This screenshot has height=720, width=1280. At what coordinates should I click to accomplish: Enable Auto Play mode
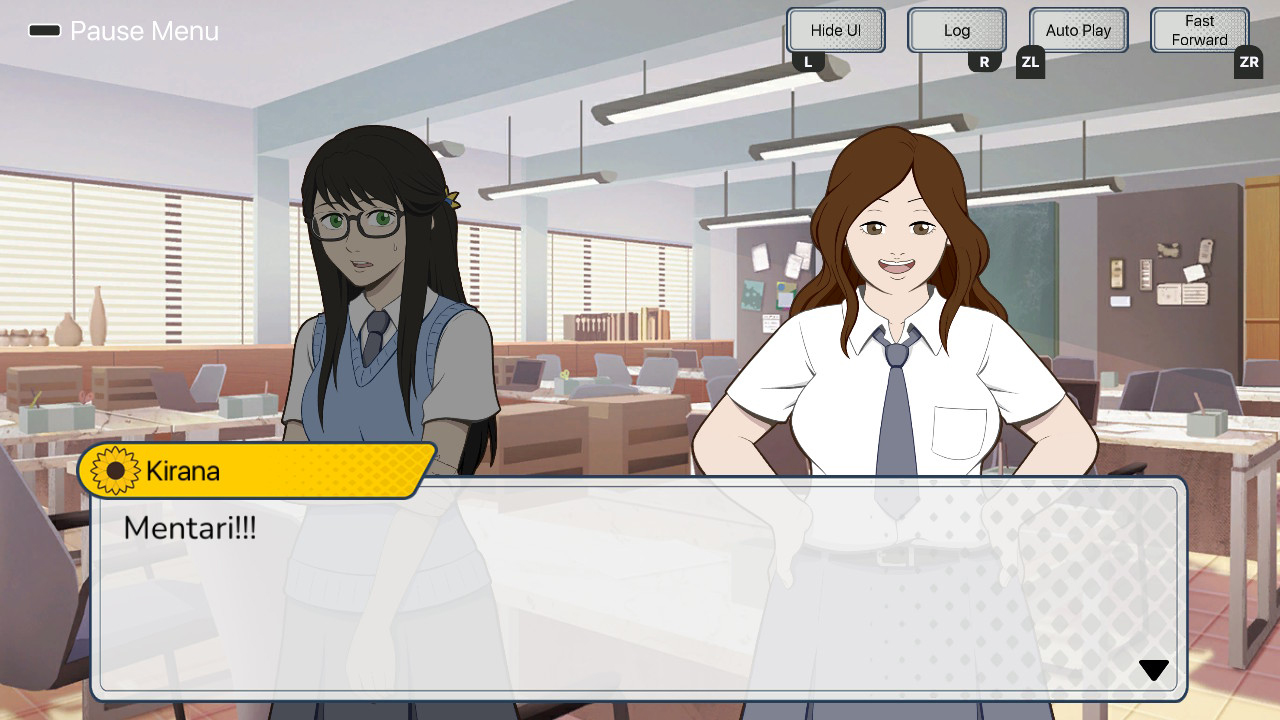point(1078,30)
